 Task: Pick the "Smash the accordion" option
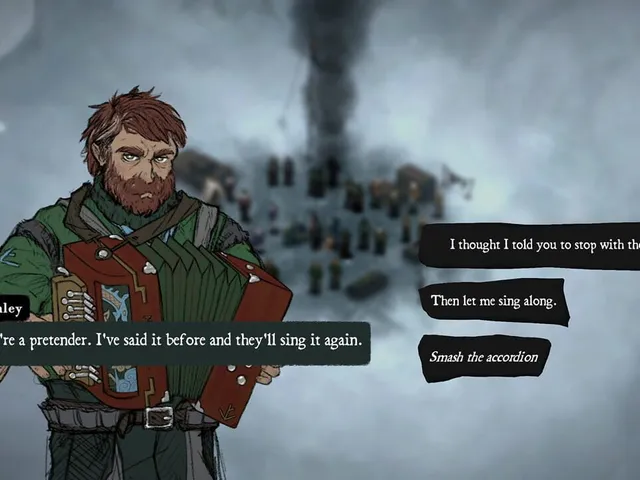[x=484, y=357]
